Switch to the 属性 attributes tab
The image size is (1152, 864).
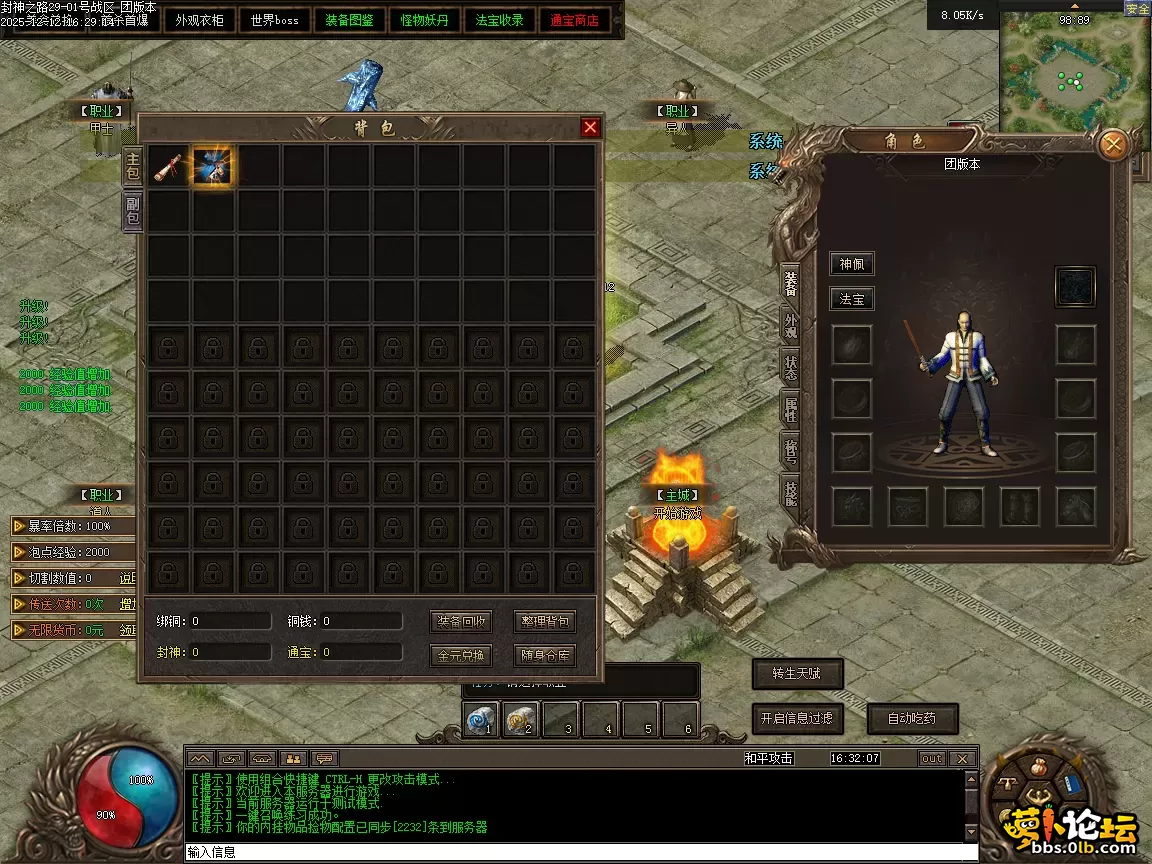tap(791, 409)
